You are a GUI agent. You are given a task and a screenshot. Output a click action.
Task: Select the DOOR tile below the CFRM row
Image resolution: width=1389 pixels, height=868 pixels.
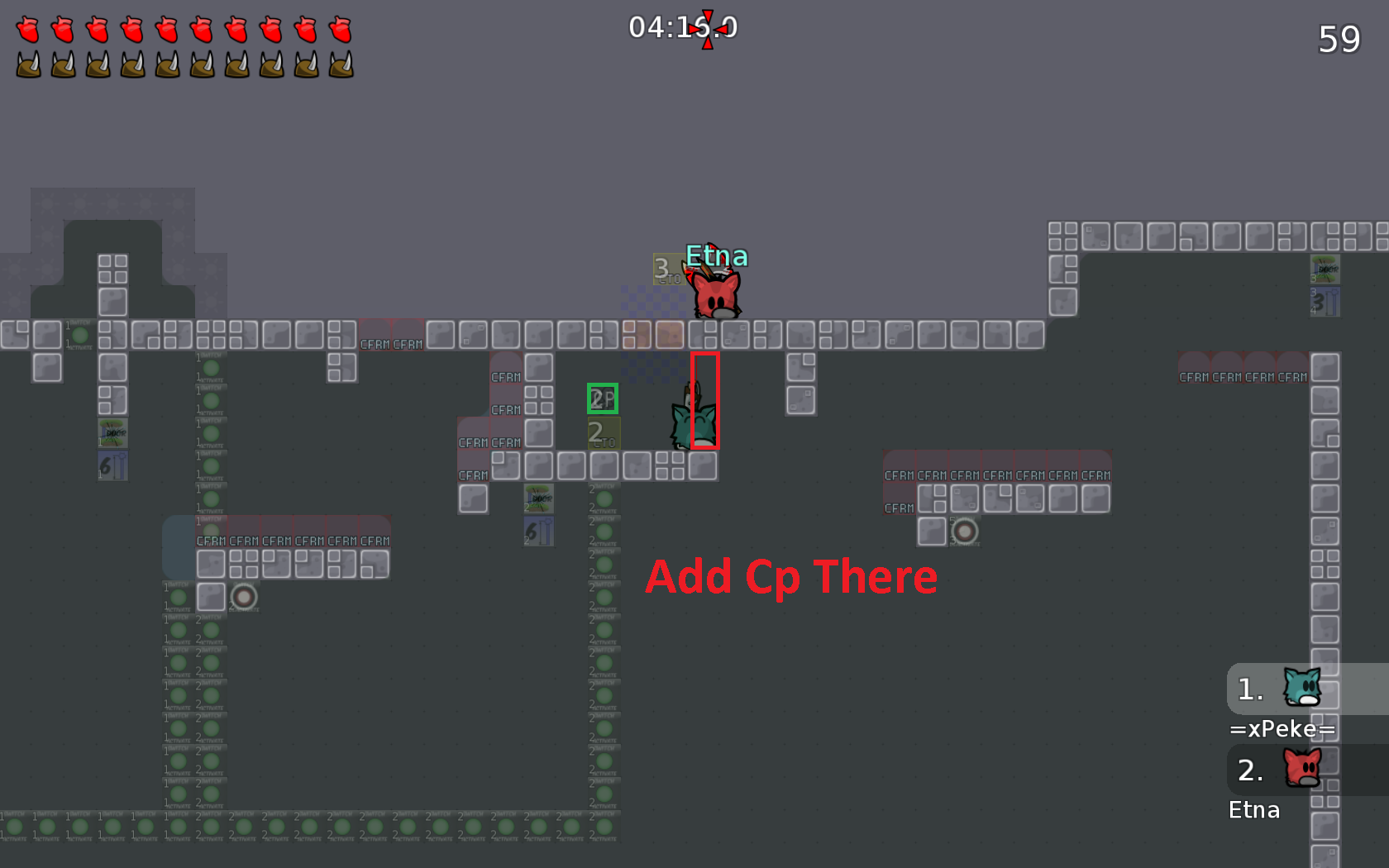pos(538,498)
